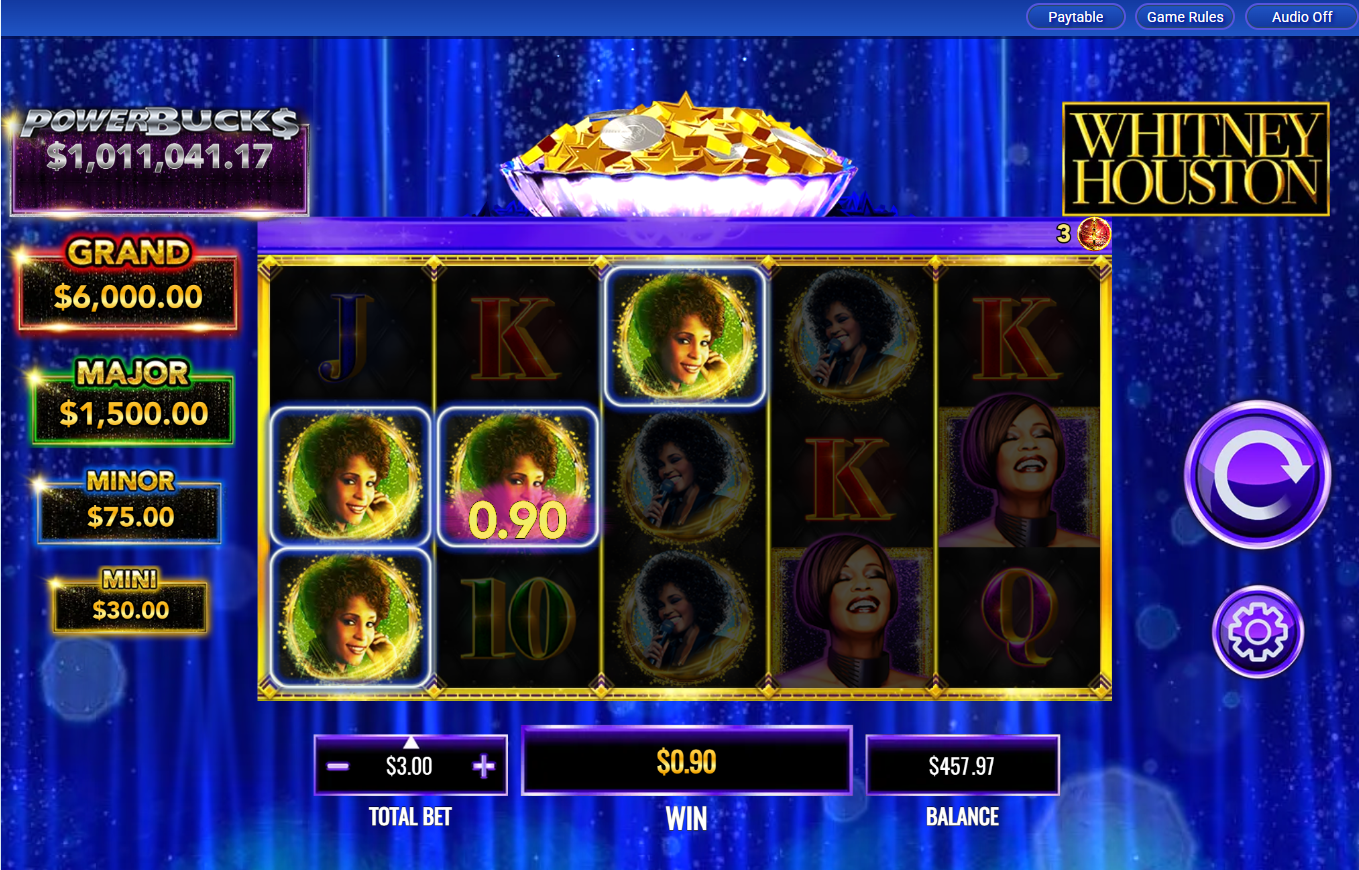Expand bet options via the white arrow
The height and width of the screenshot is (870, 1359).
[x=410, y=742]
